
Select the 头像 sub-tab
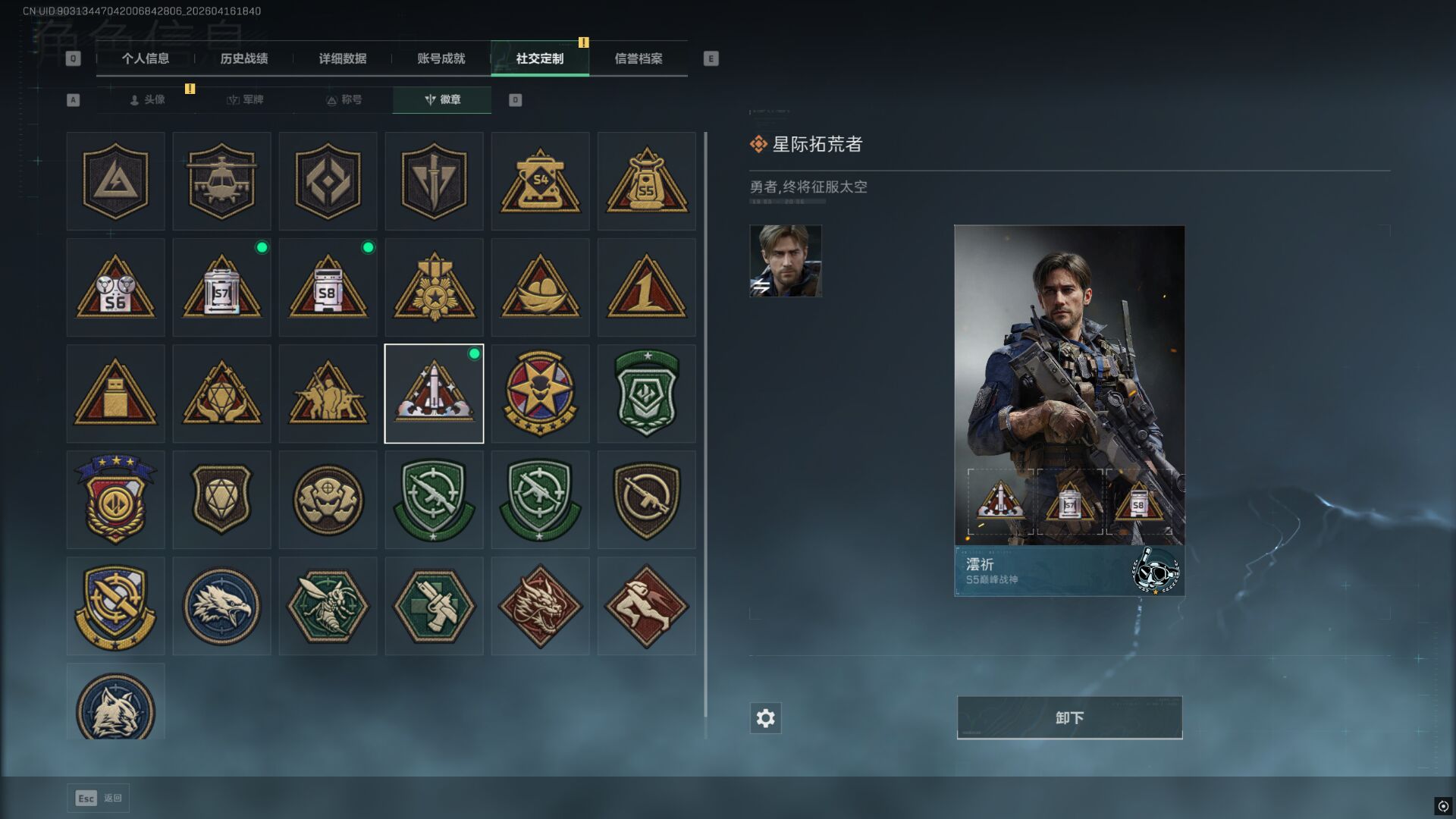point(148,99)
